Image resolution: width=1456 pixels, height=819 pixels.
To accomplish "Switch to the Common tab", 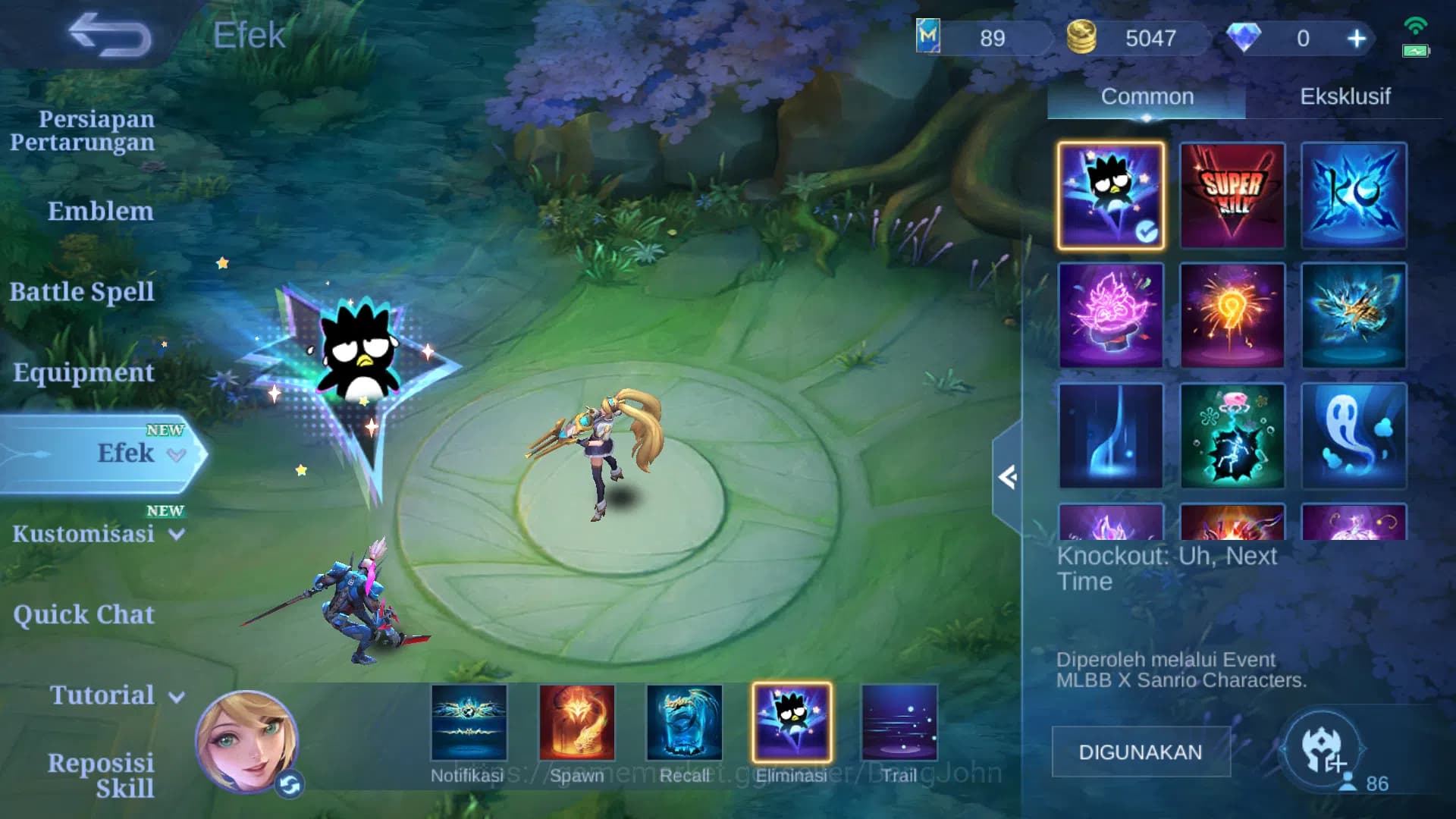I will pyautogui.click(x=1147, y=96).
